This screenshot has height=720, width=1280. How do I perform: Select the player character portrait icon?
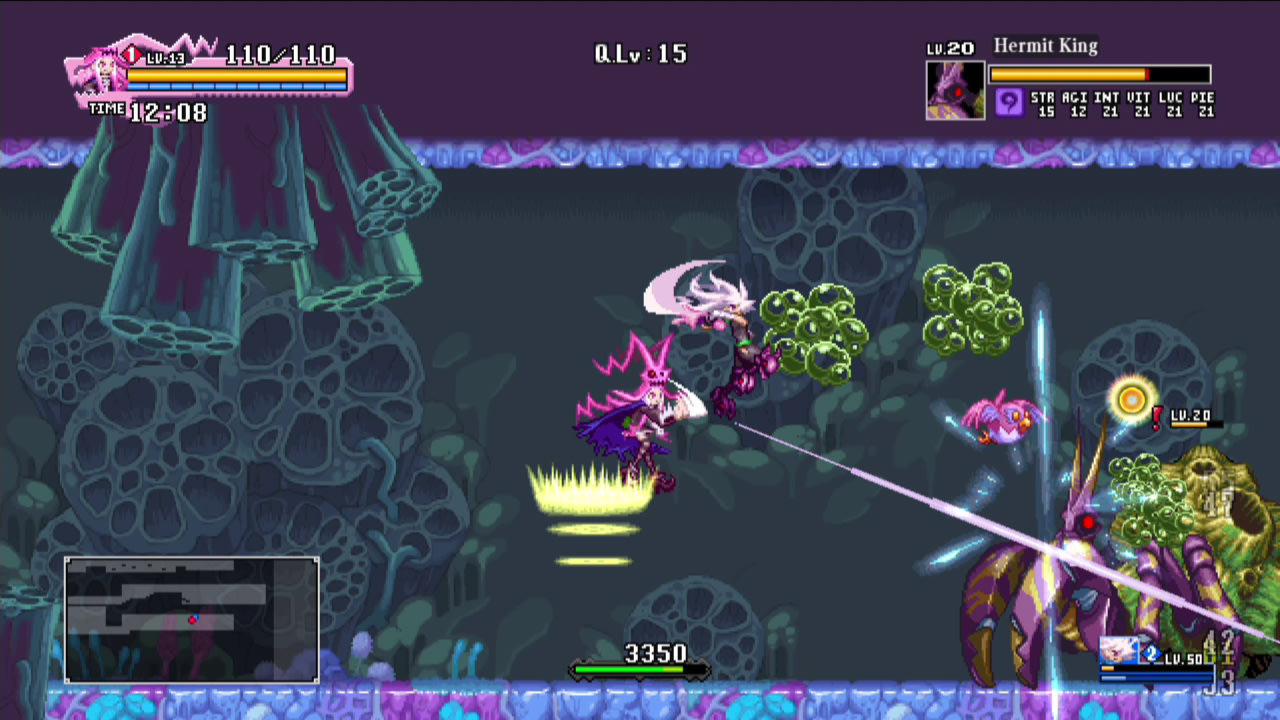pos(103,75)
